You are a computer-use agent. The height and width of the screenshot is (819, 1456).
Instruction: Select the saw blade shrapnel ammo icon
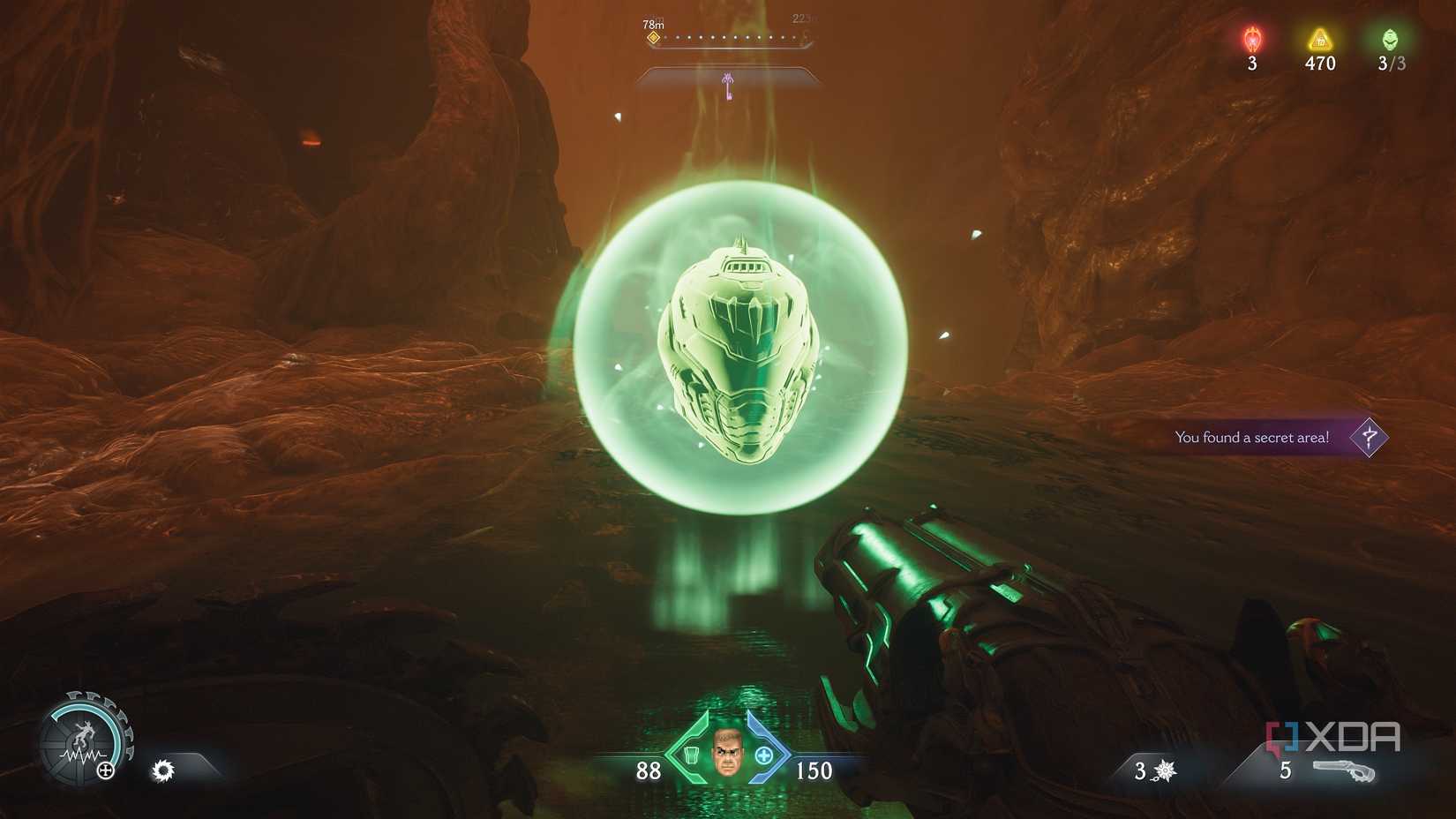pos(162,770)
